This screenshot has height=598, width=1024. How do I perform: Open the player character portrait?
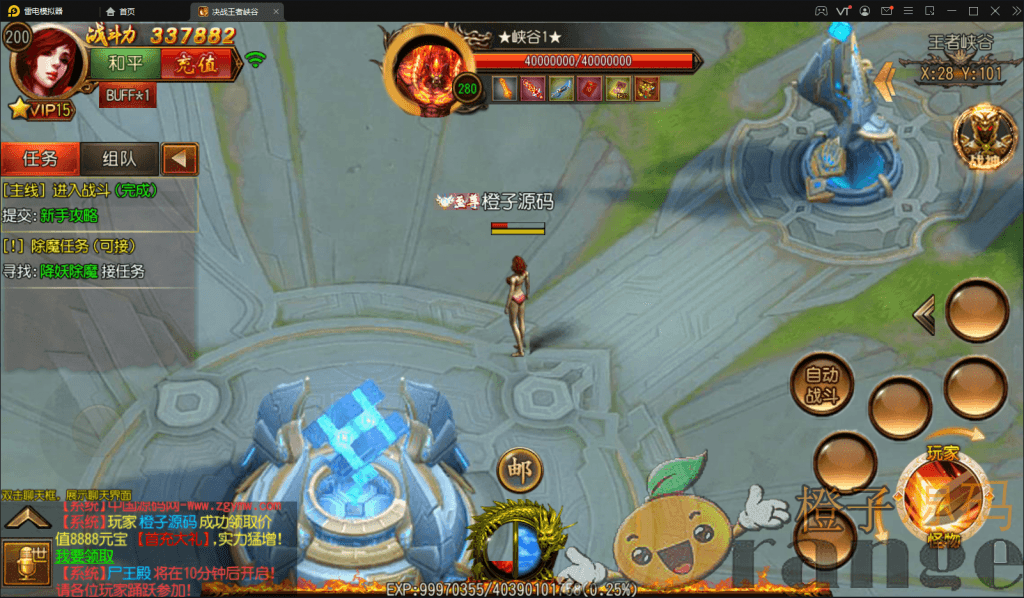click(47, 58)
